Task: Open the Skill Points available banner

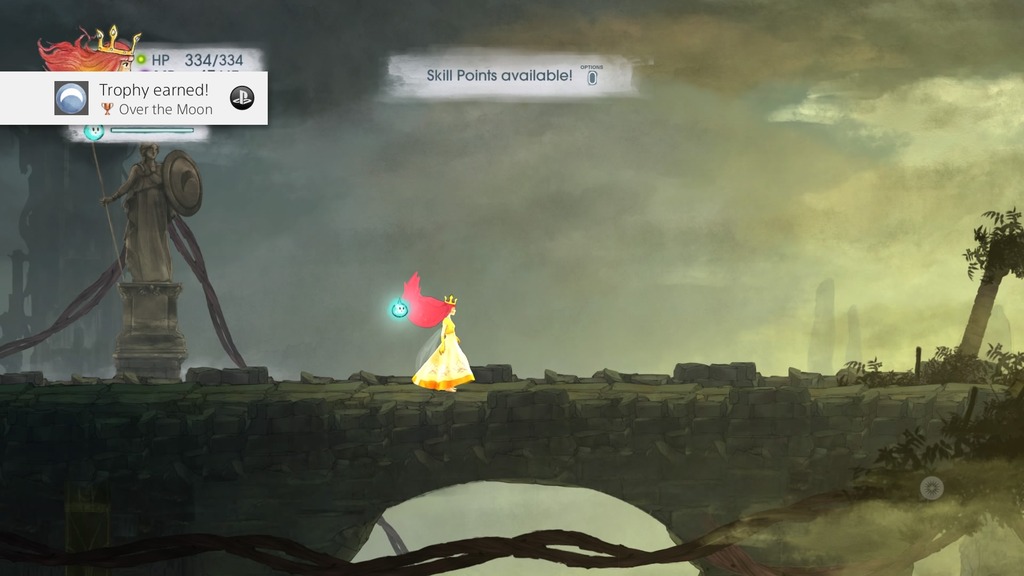Action: [x=511, y=76]
